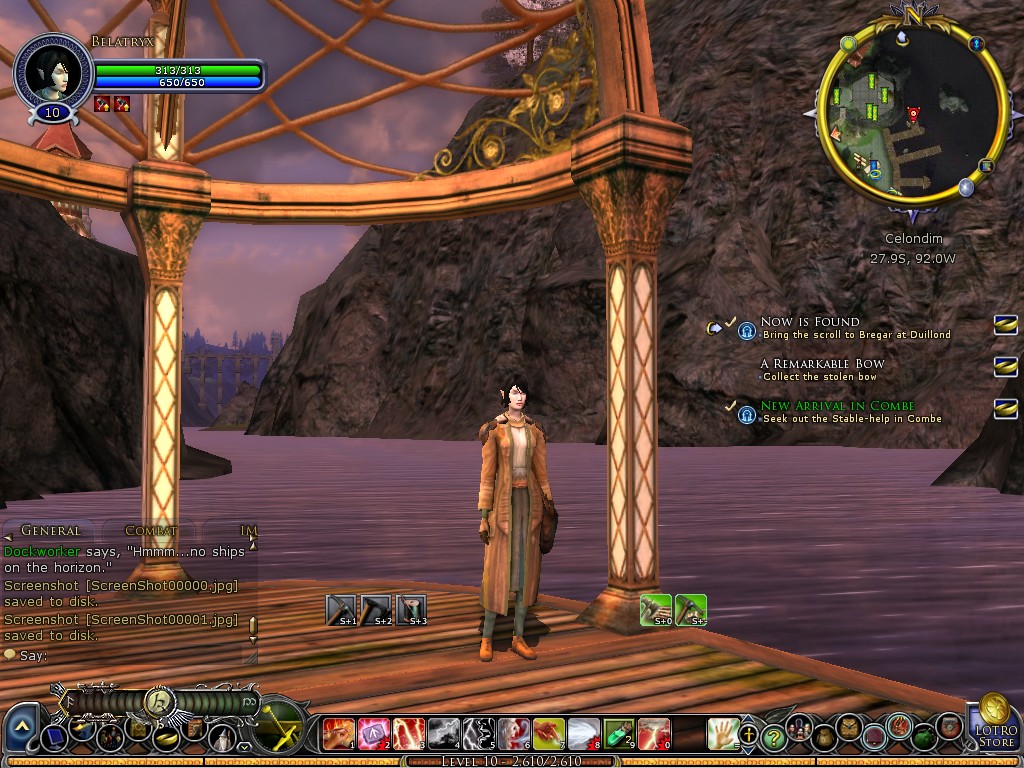Viewport: 1024px width, 768px height.
Task: Click the S+1 axe tool quickslot
Action: coord(341,609)
